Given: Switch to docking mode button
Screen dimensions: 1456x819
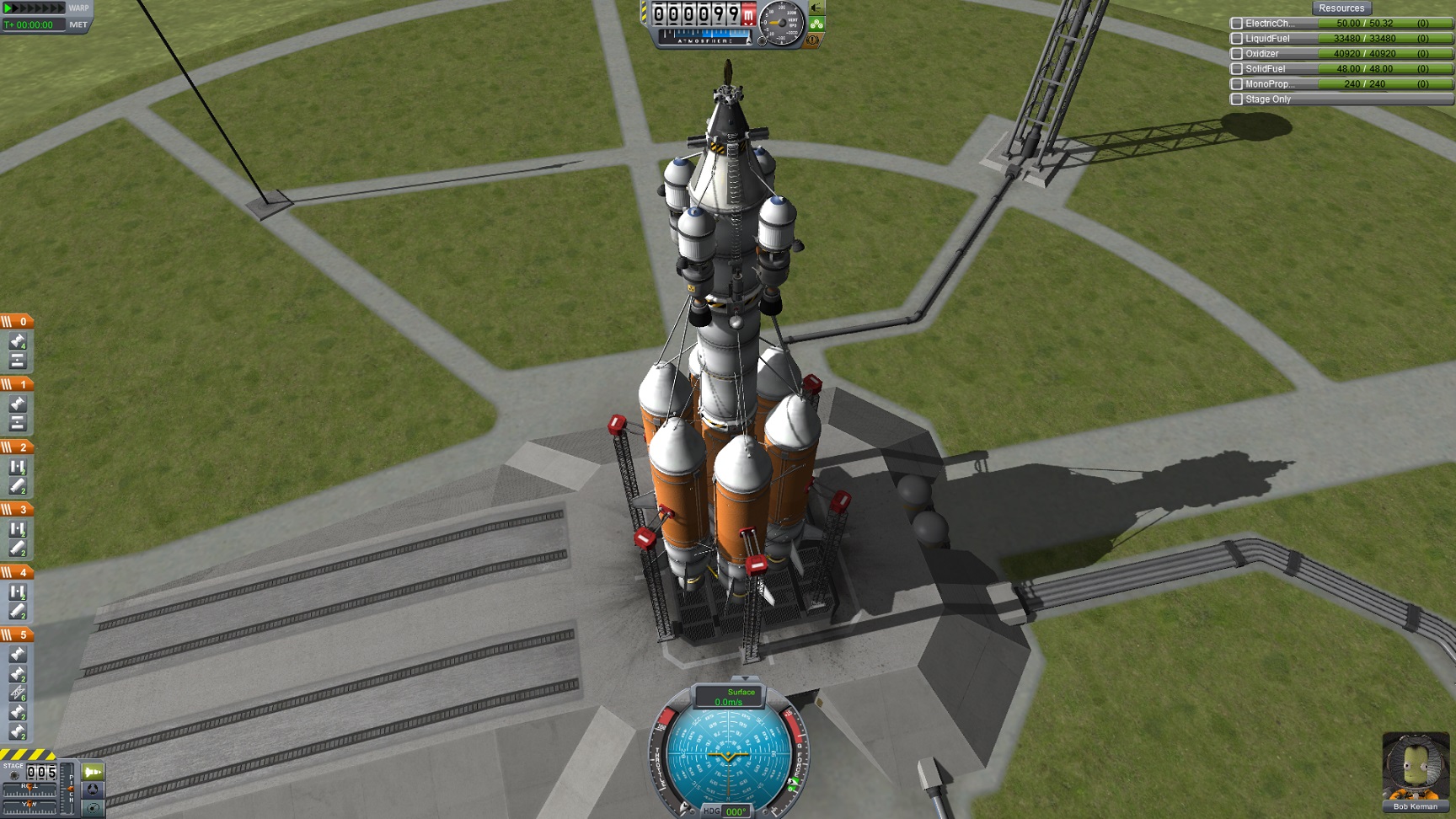Looking at the screenshot, I should coord(93,790).
